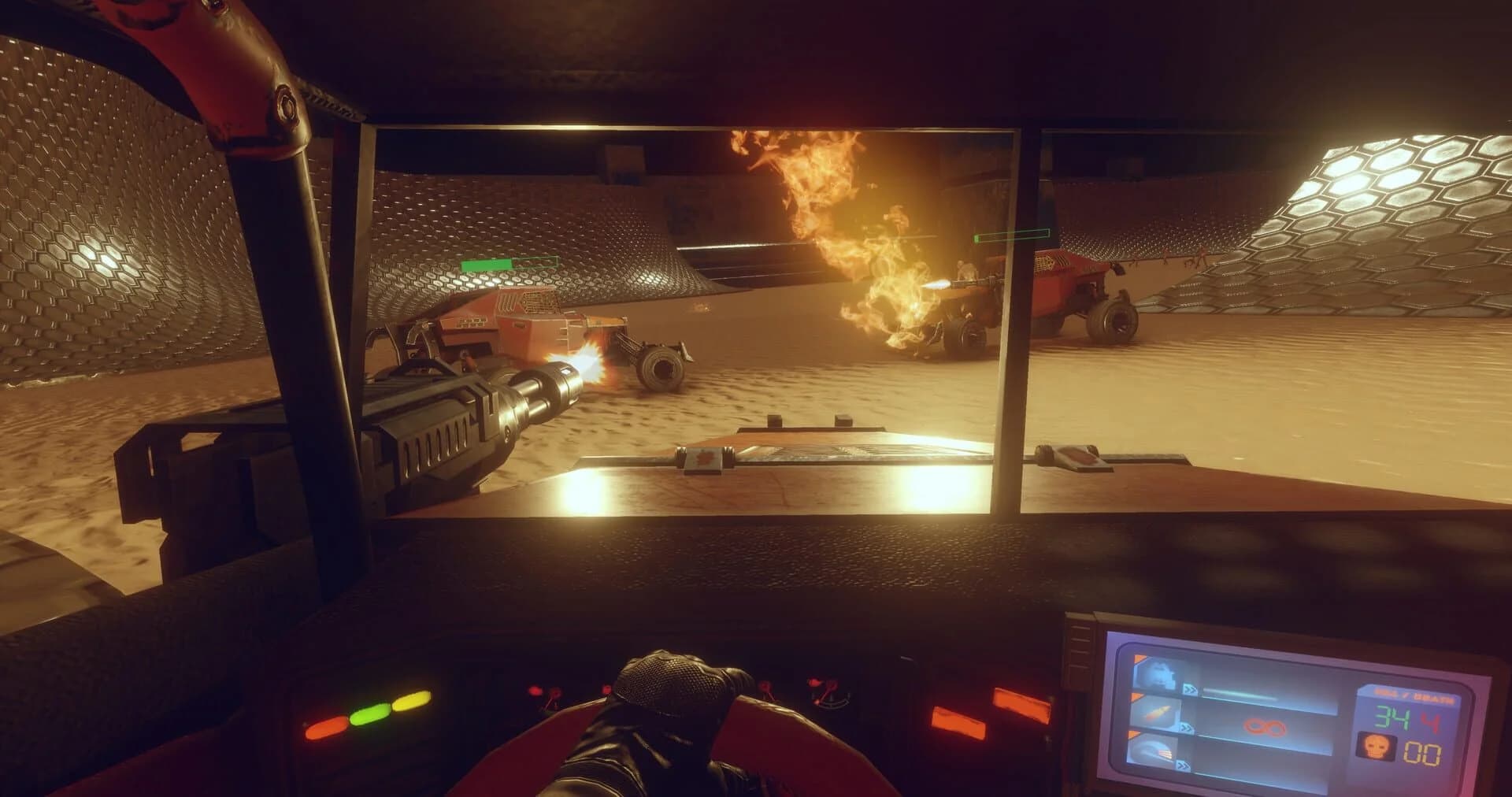This screenshot has width=1512, height=797.
Task: Click the orange skull icon on the death counter
Action: coord(1377,747)
